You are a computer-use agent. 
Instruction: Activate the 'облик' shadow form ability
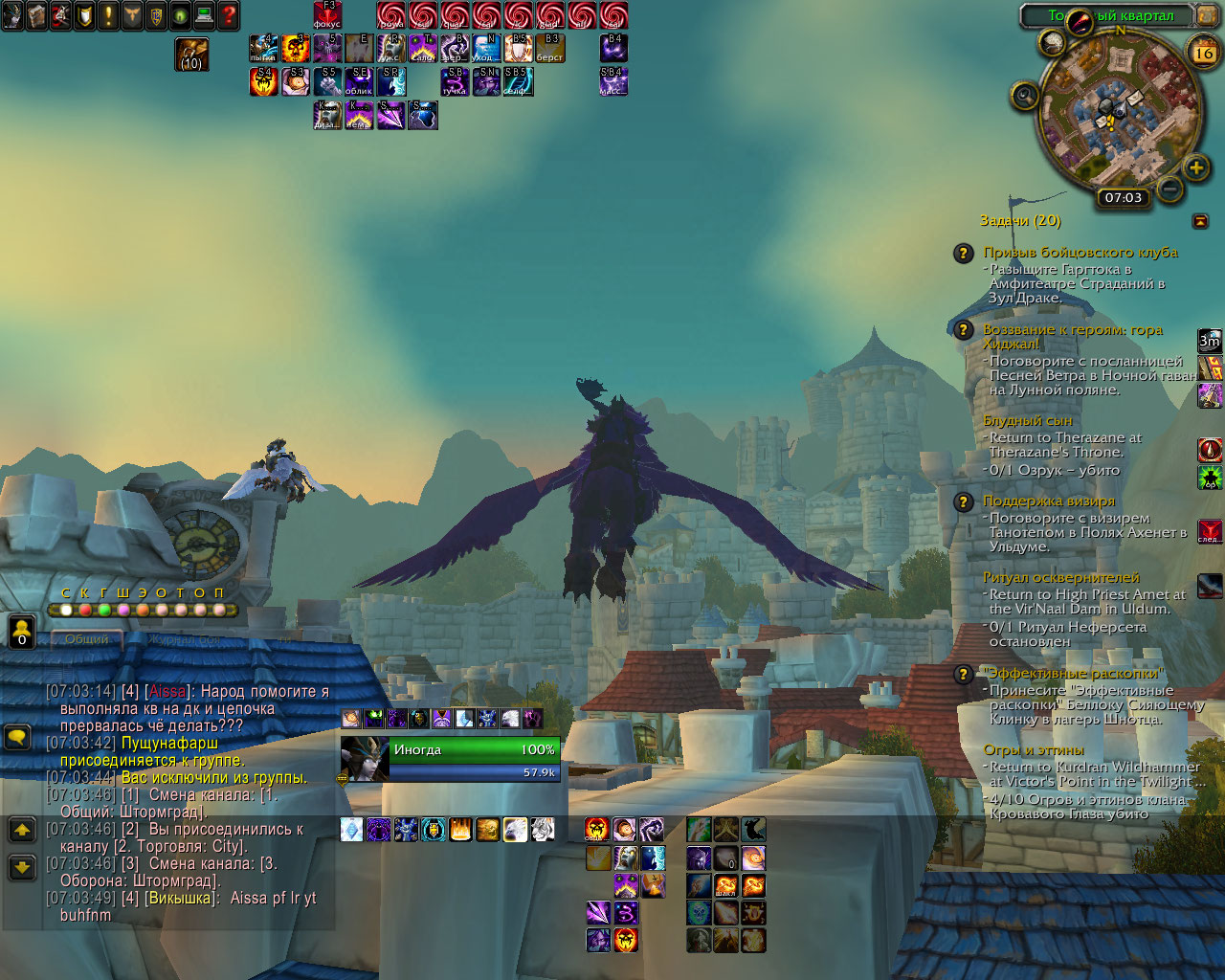359,81
